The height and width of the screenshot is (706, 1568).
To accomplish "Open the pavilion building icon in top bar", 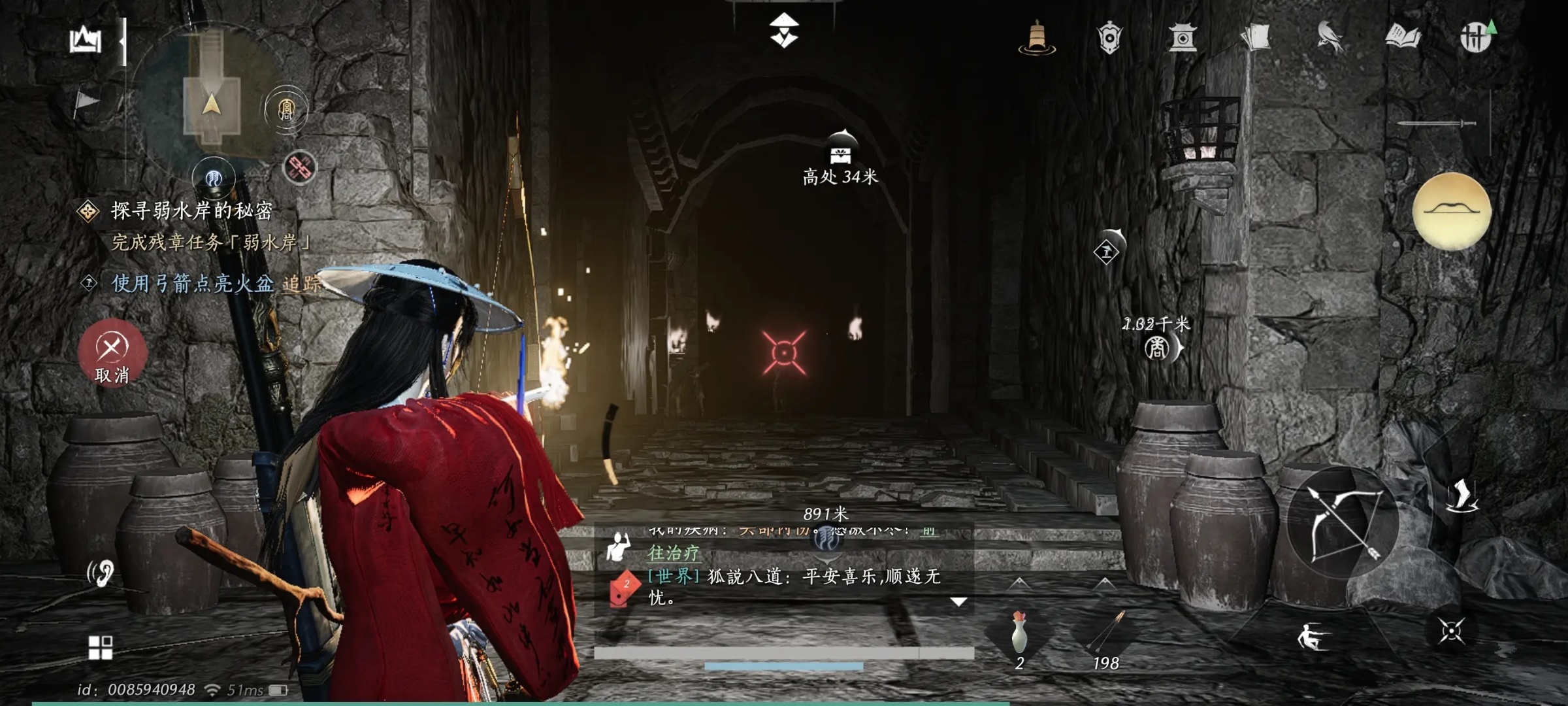I will (1183, 37).
